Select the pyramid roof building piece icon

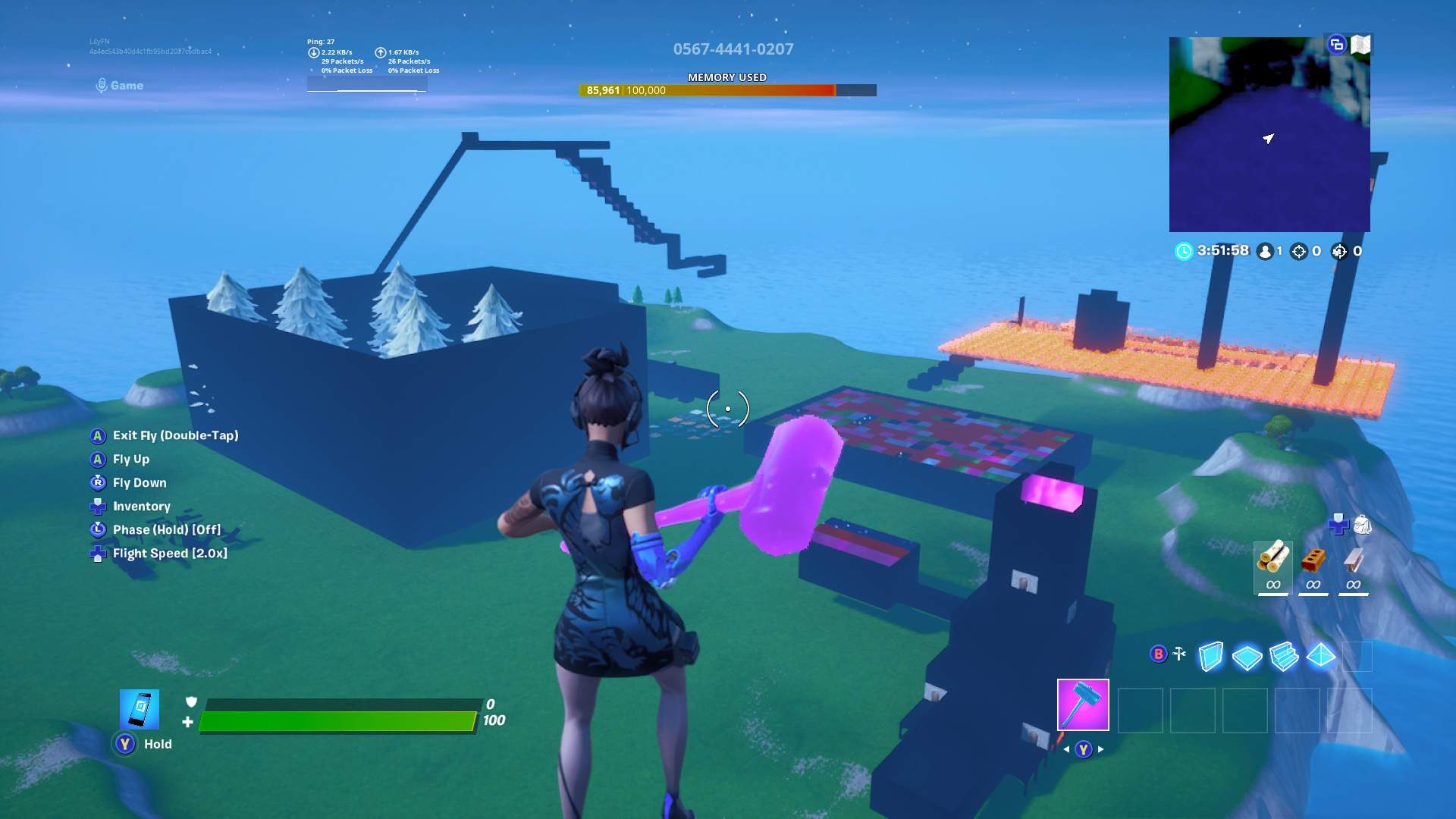point(1321,654)
